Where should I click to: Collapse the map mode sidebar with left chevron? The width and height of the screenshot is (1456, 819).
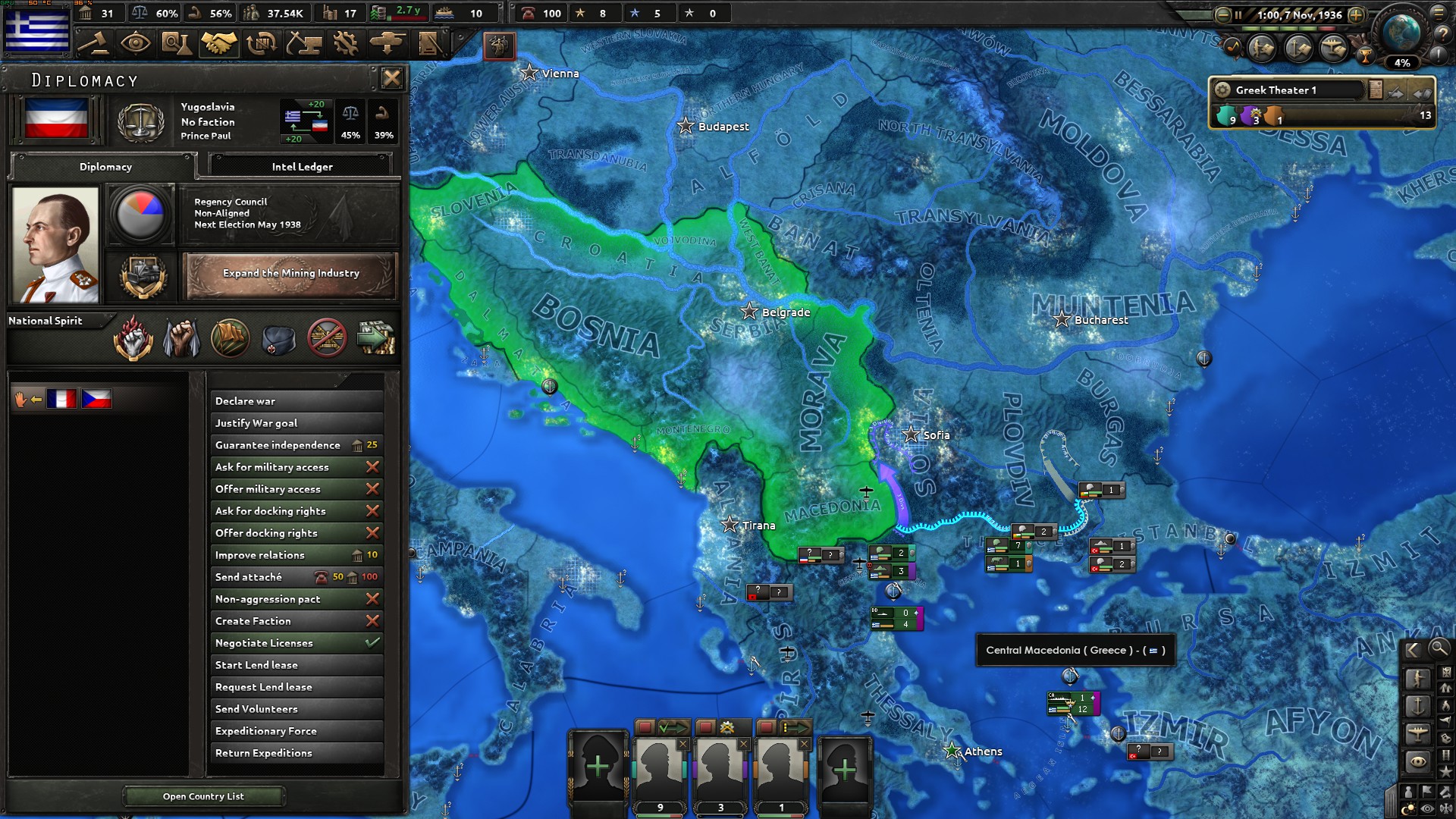1414,650
